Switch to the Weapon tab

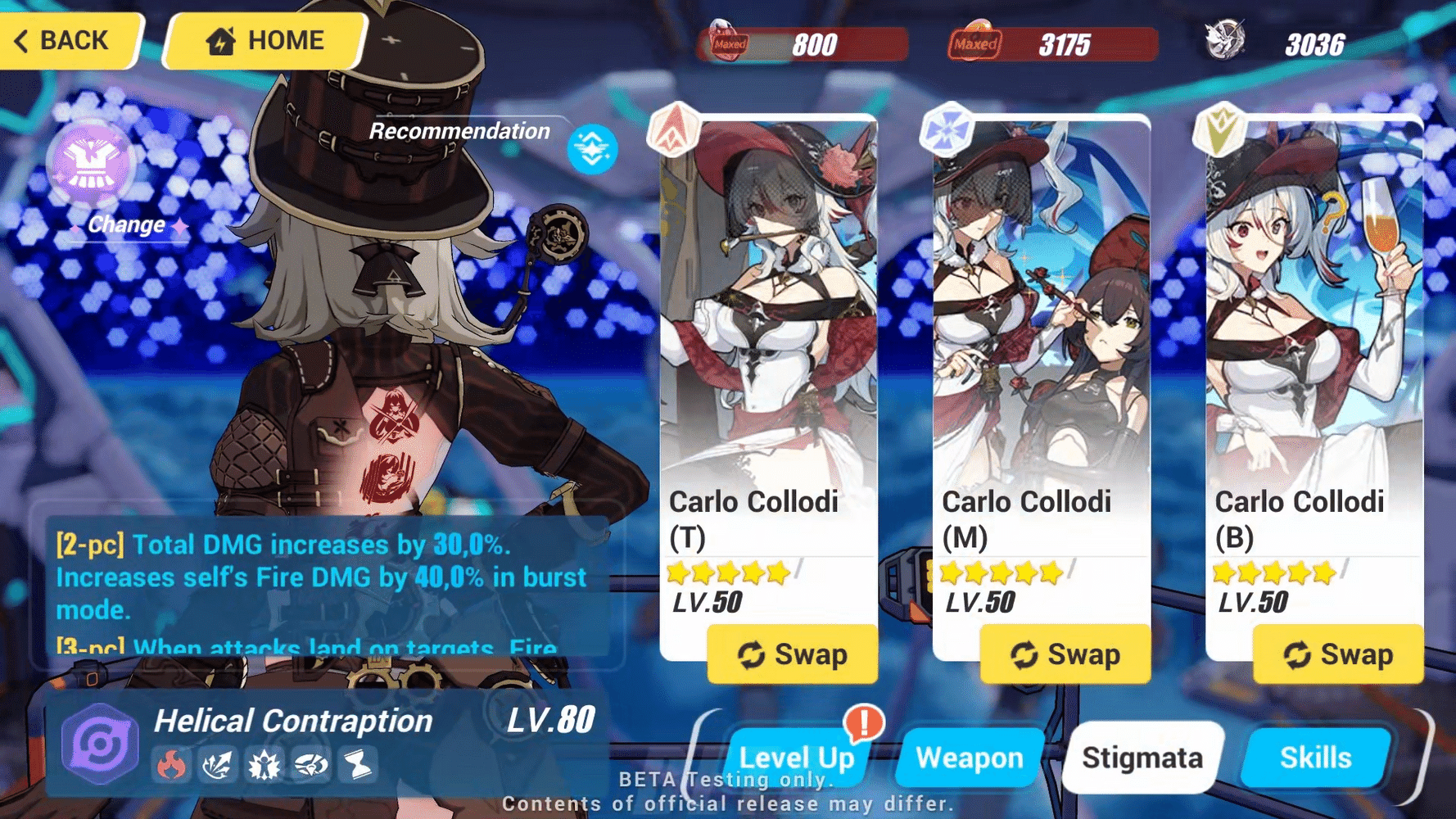point(969,758)
